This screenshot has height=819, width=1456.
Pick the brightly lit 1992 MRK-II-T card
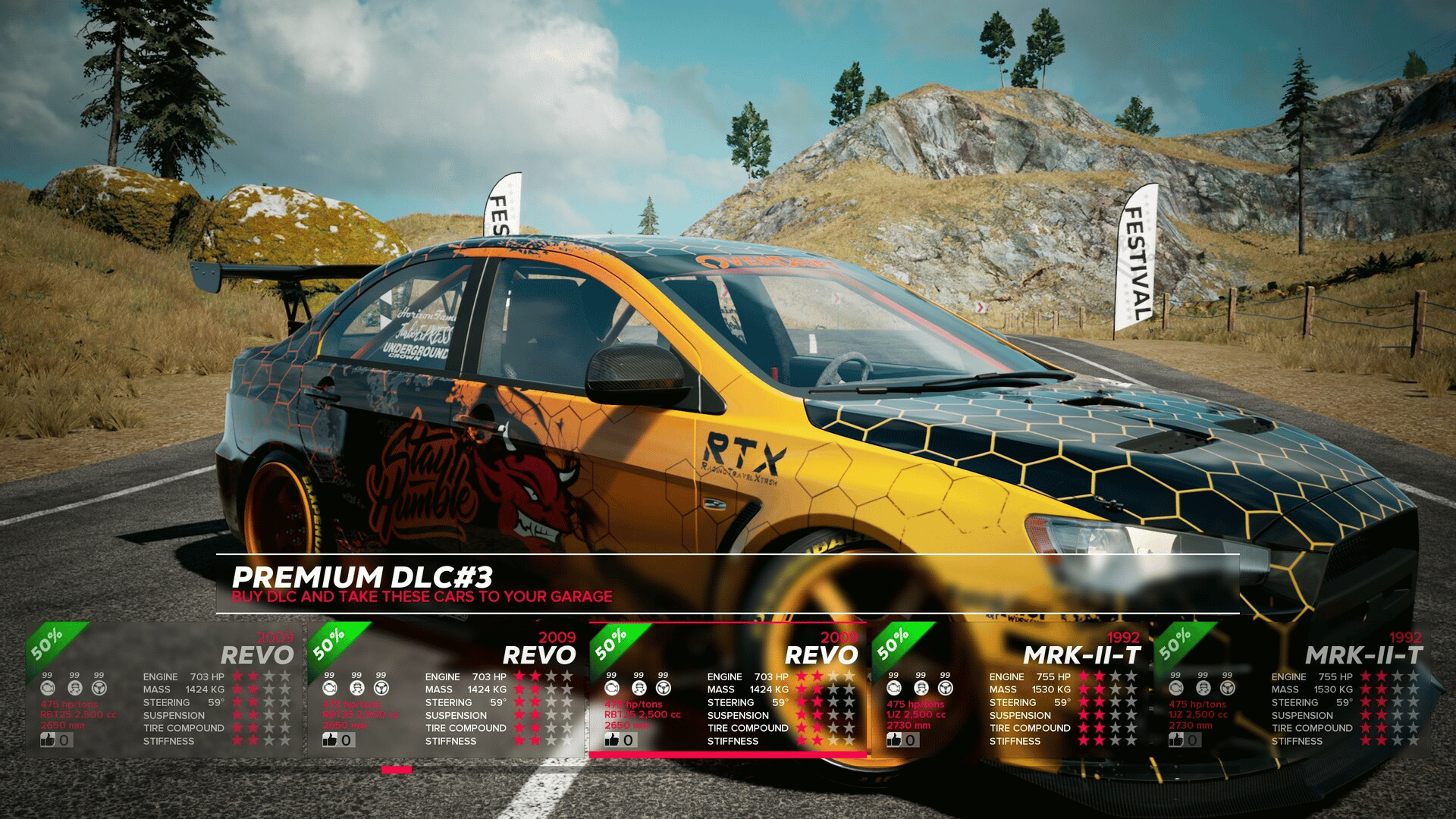tap(1009, 690)
